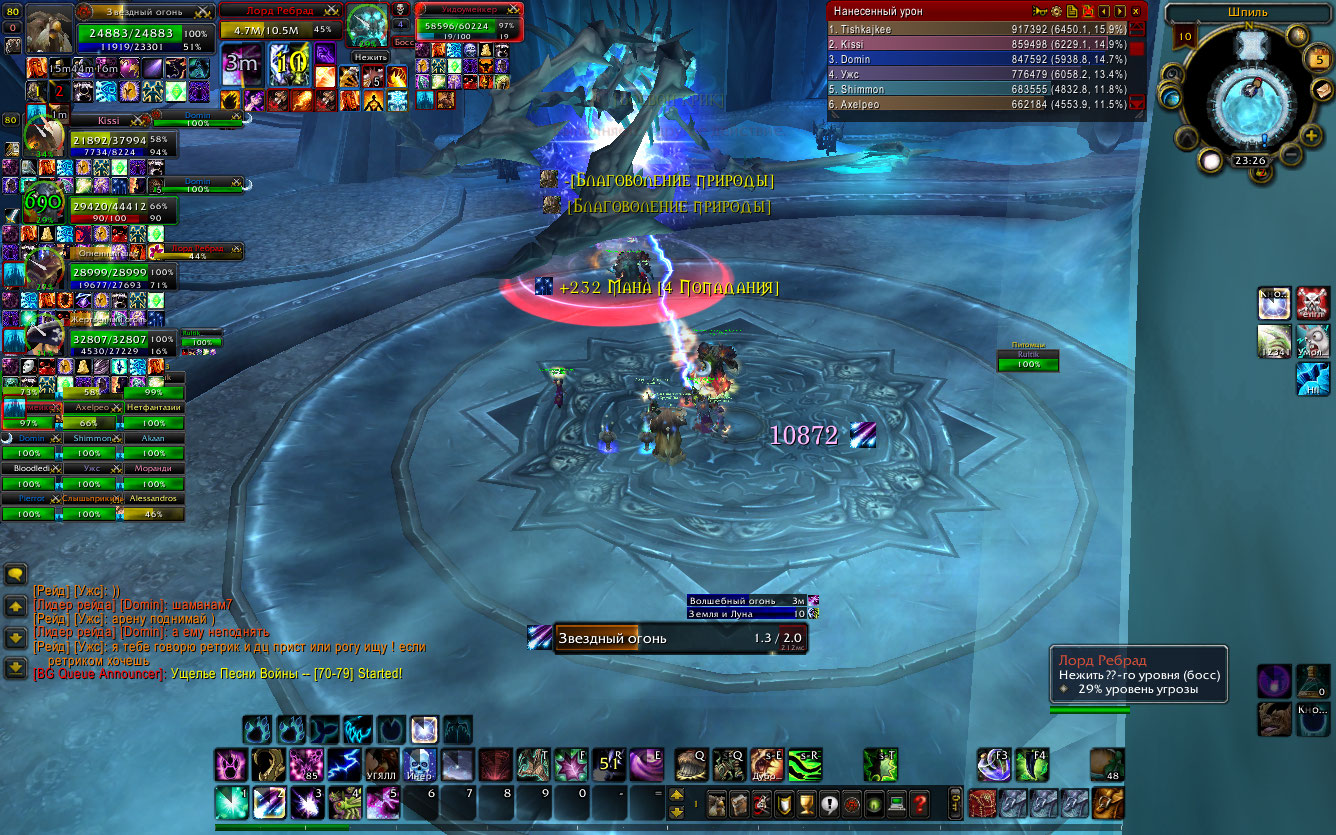Open the red question mark help button

click(x=920, y=803)
